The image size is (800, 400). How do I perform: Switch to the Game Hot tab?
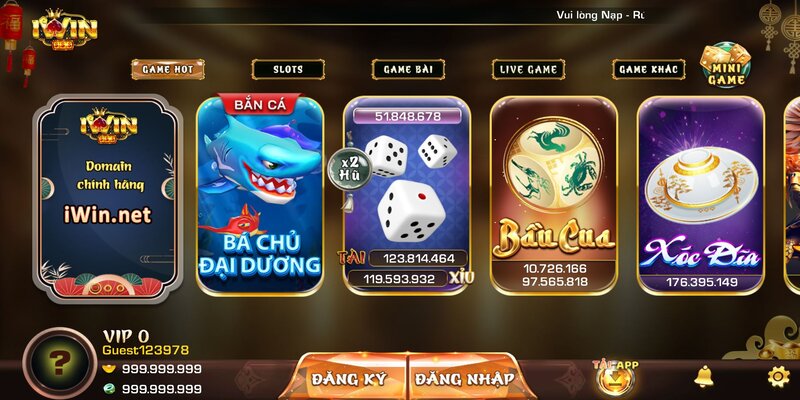[168, 69]
